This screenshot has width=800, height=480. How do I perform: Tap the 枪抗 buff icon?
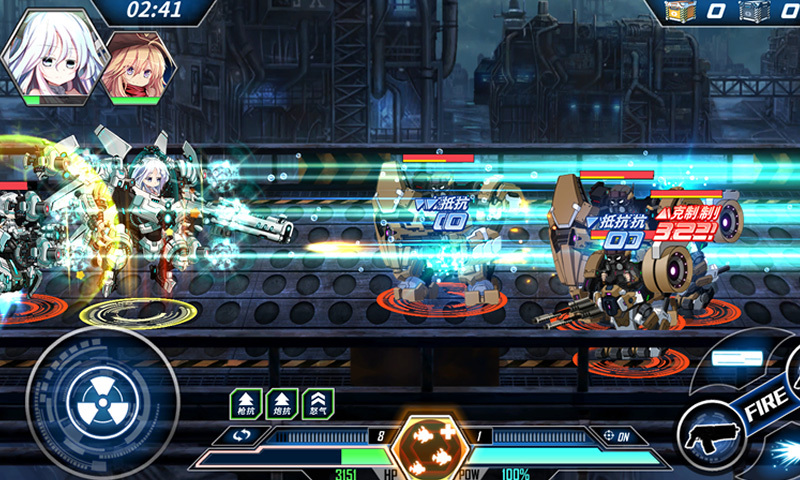tap(245, 403)
